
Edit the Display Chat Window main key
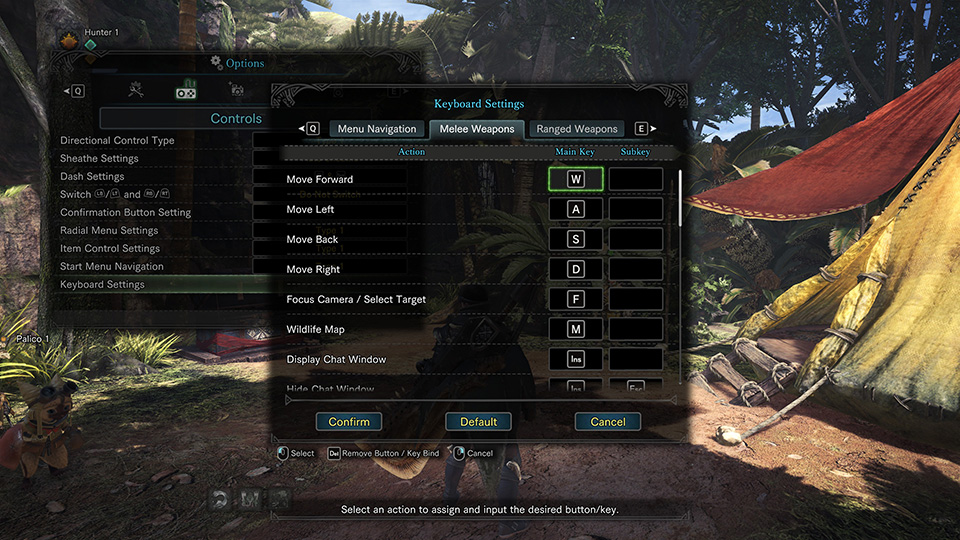point(575,359)
